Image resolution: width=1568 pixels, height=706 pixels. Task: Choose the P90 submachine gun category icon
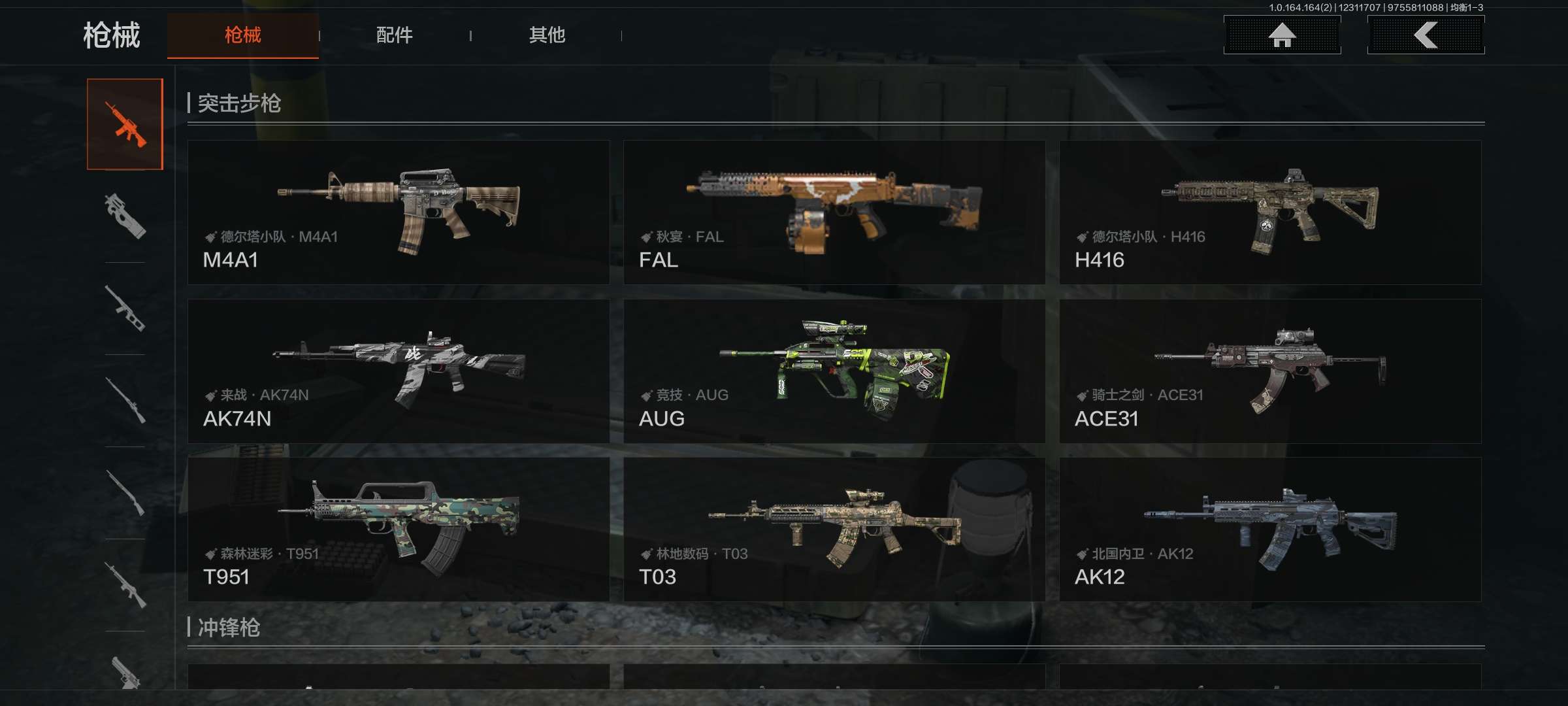click(125, 216)
